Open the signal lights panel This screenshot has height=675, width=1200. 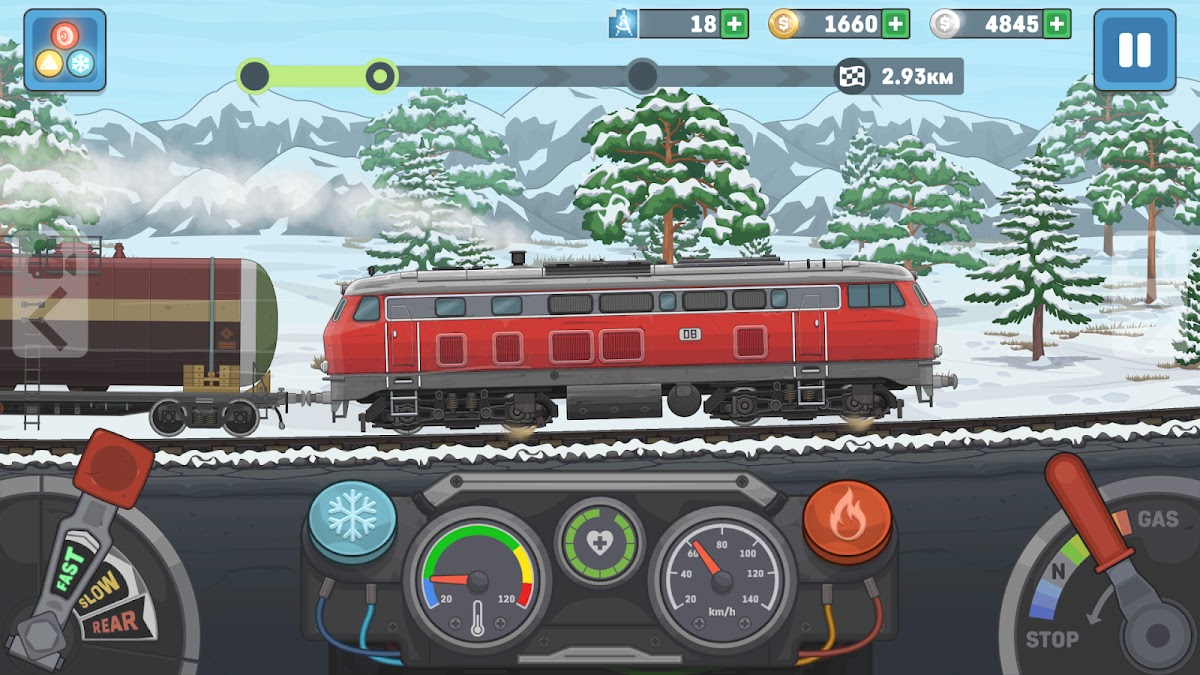pos(65,50)
